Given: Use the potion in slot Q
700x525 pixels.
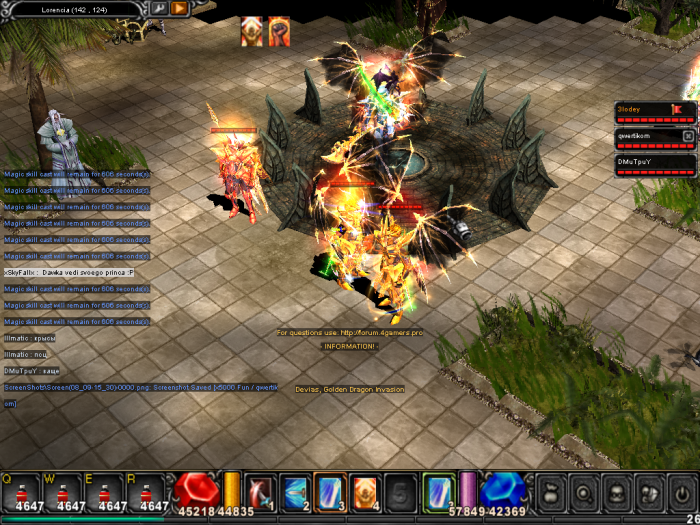Looking at the screenshot, I should click(20, 491).
